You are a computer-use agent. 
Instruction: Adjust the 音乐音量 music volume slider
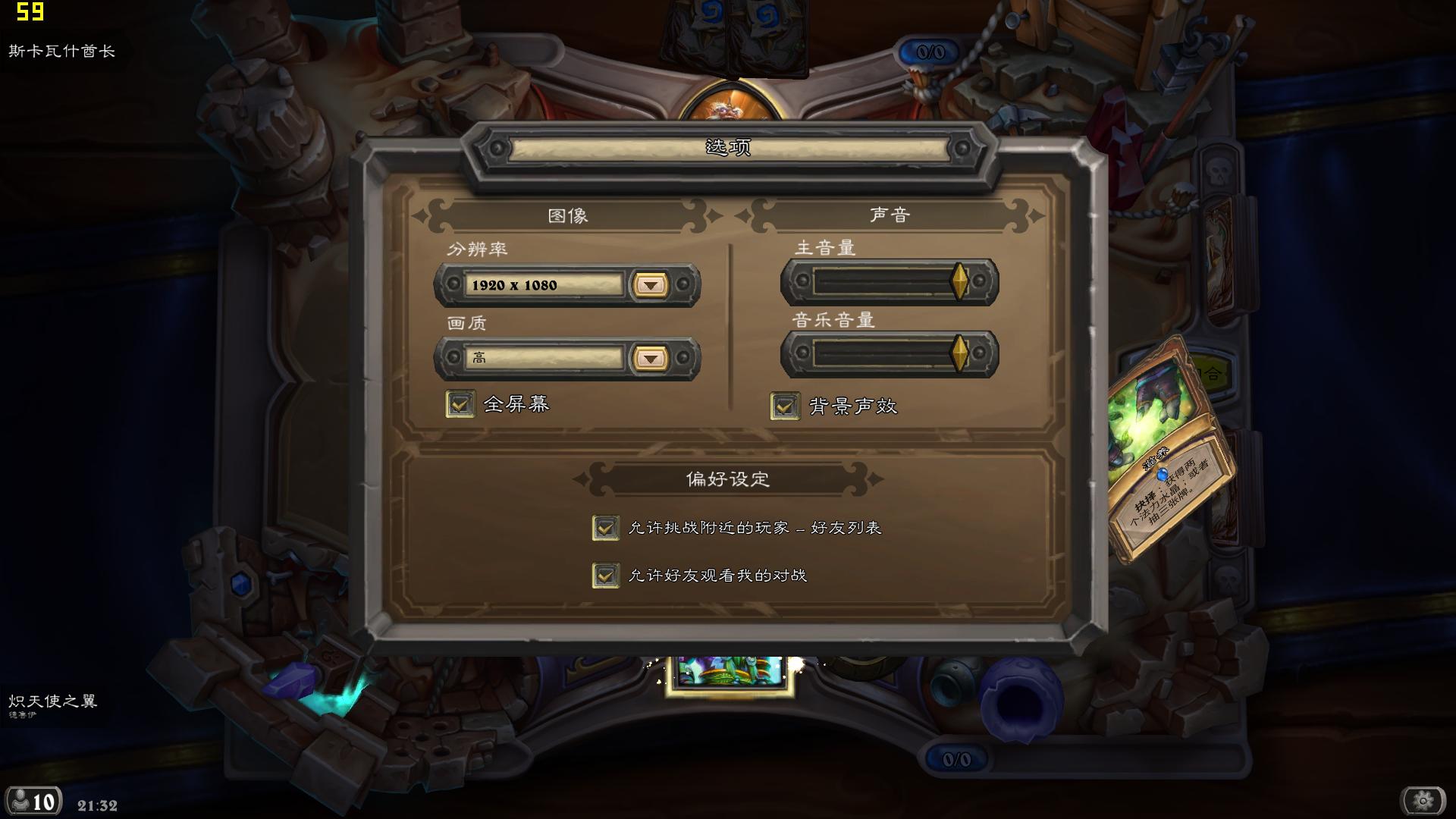click(959, 353)
